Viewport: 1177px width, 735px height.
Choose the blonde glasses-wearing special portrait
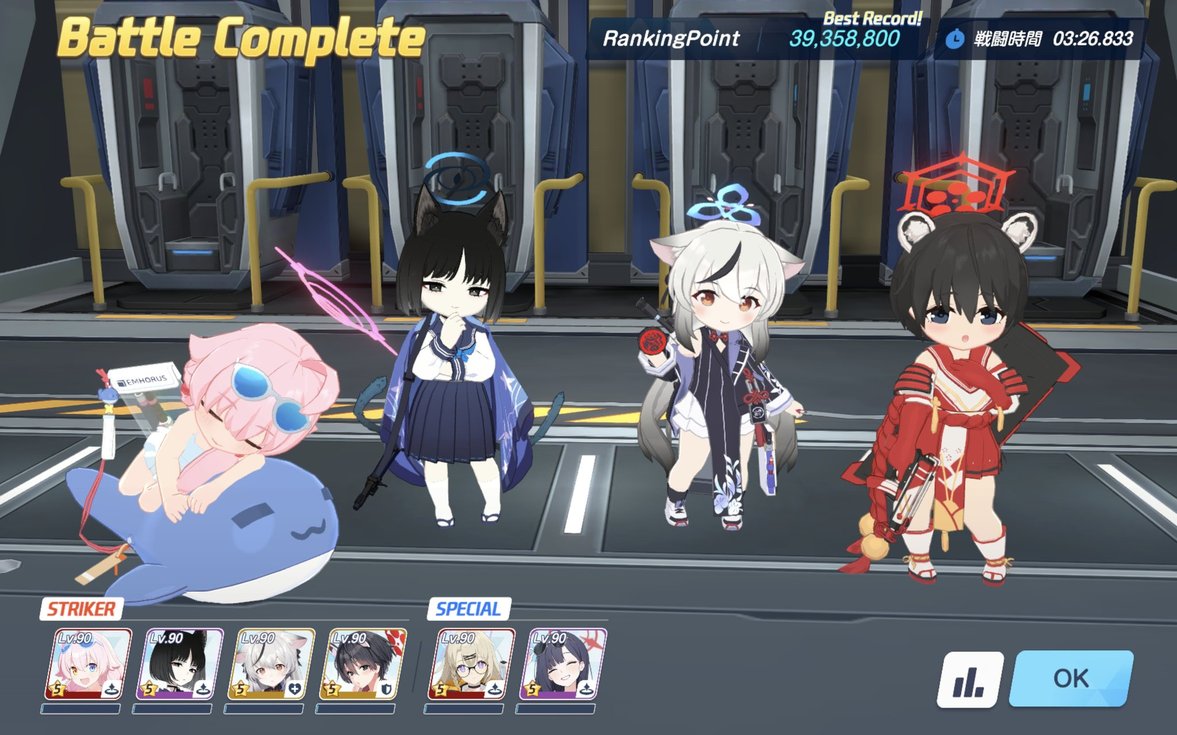click(472, 664)
